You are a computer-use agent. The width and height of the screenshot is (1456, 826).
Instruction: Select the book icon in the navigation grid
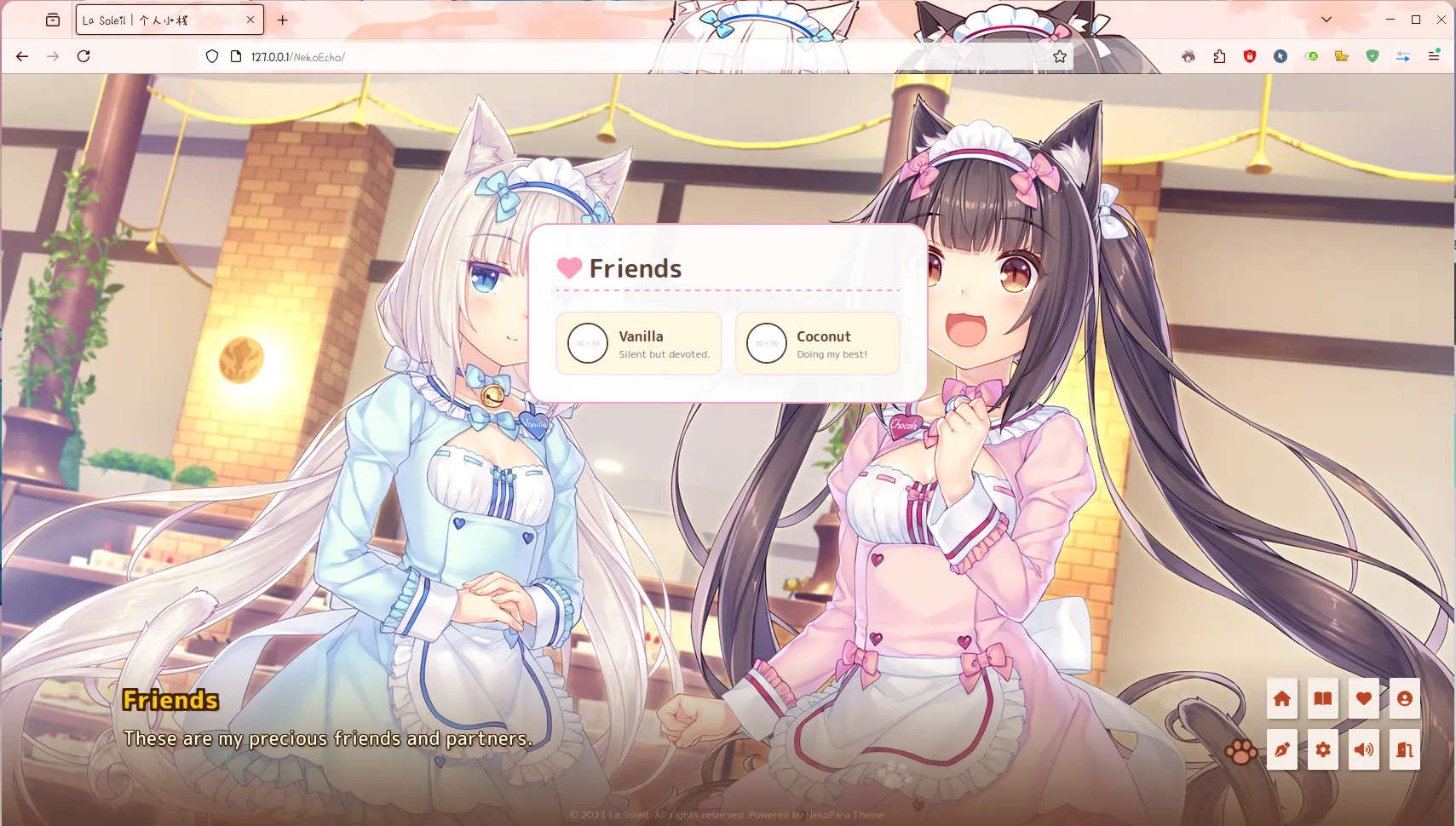click(1322, 698)
